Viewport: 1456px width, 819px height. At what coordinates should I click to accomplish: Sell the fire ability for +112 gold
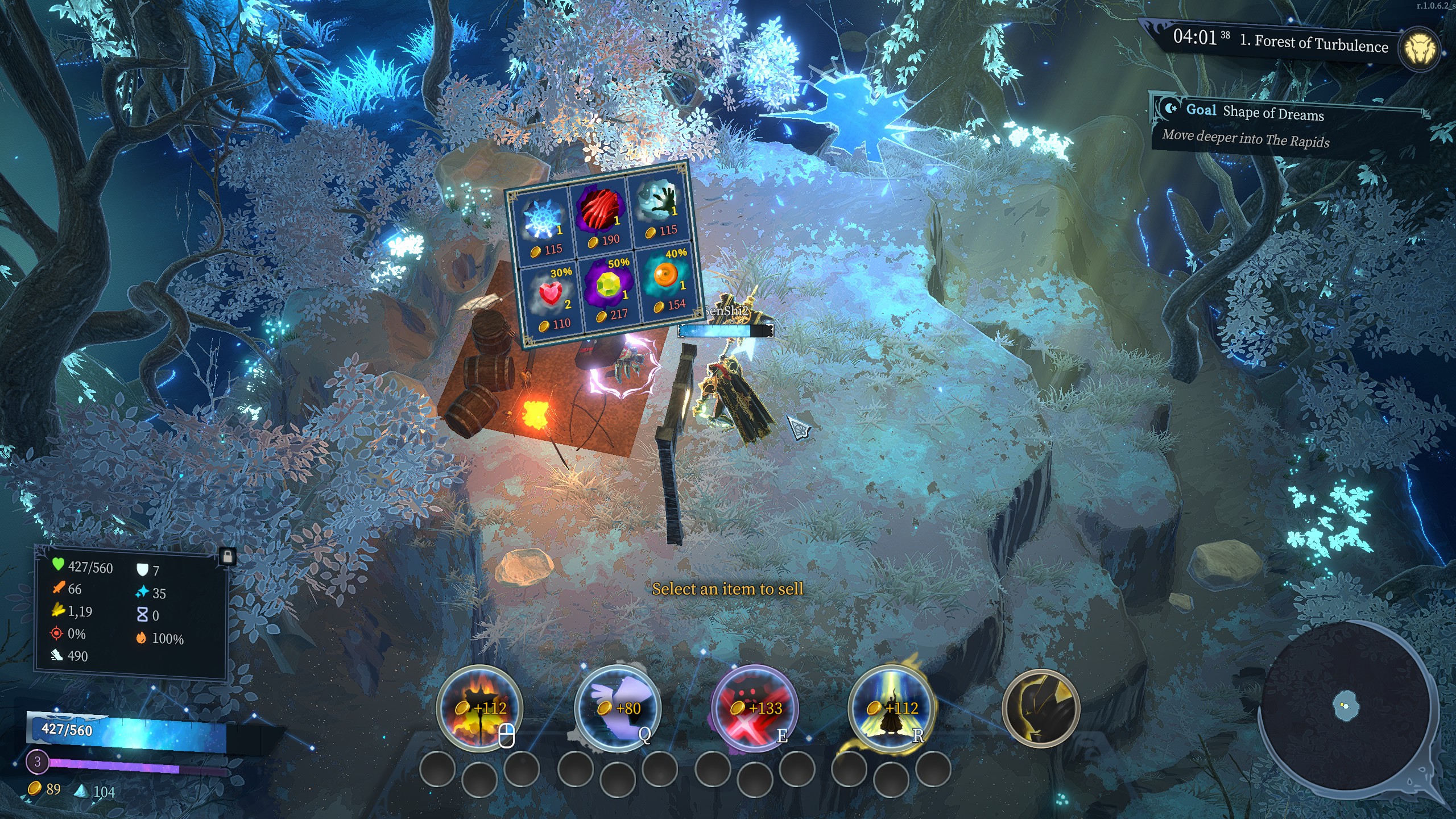click(479, 708)
